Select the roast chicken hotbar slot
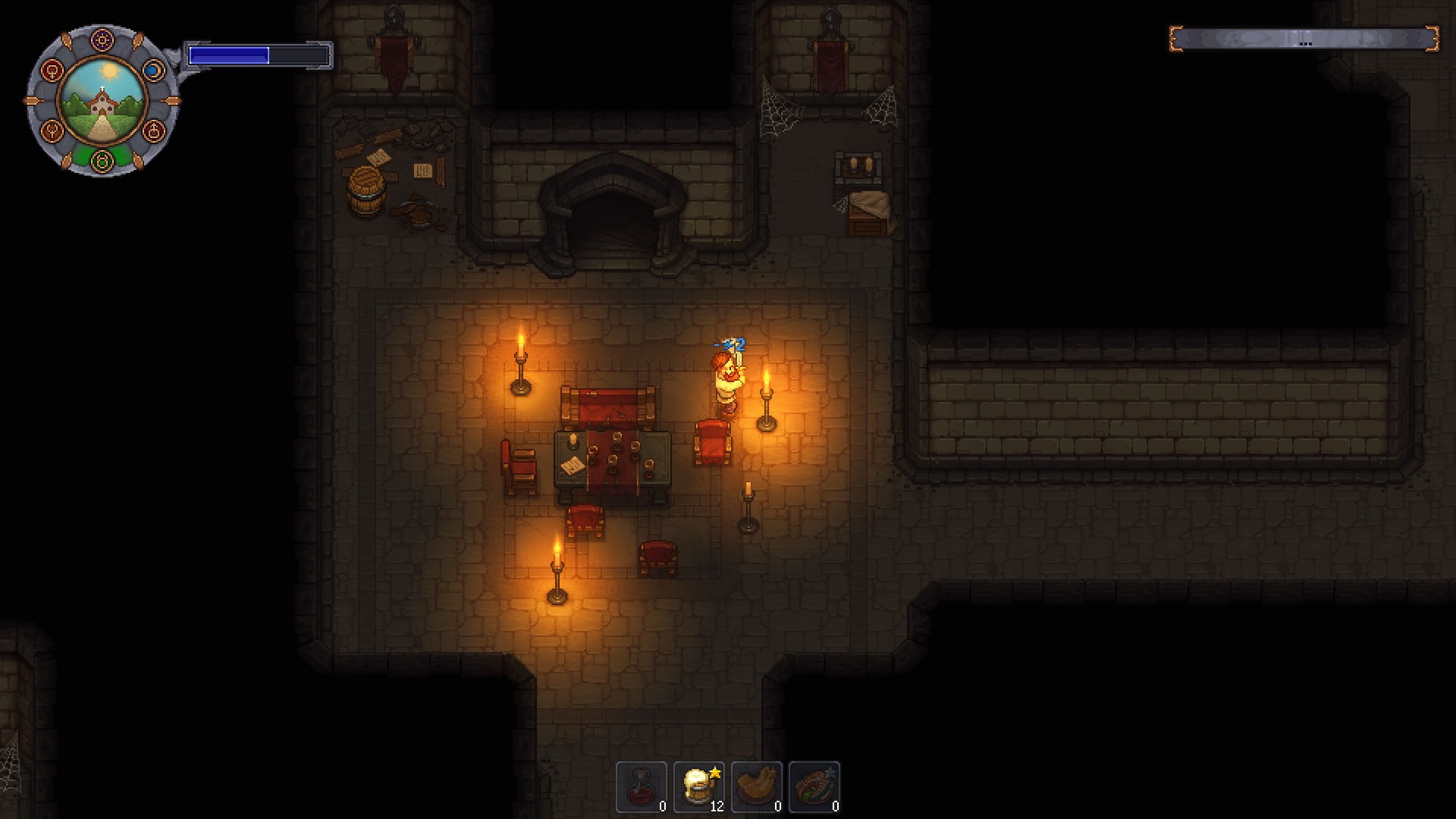 (x=757, y=786)
